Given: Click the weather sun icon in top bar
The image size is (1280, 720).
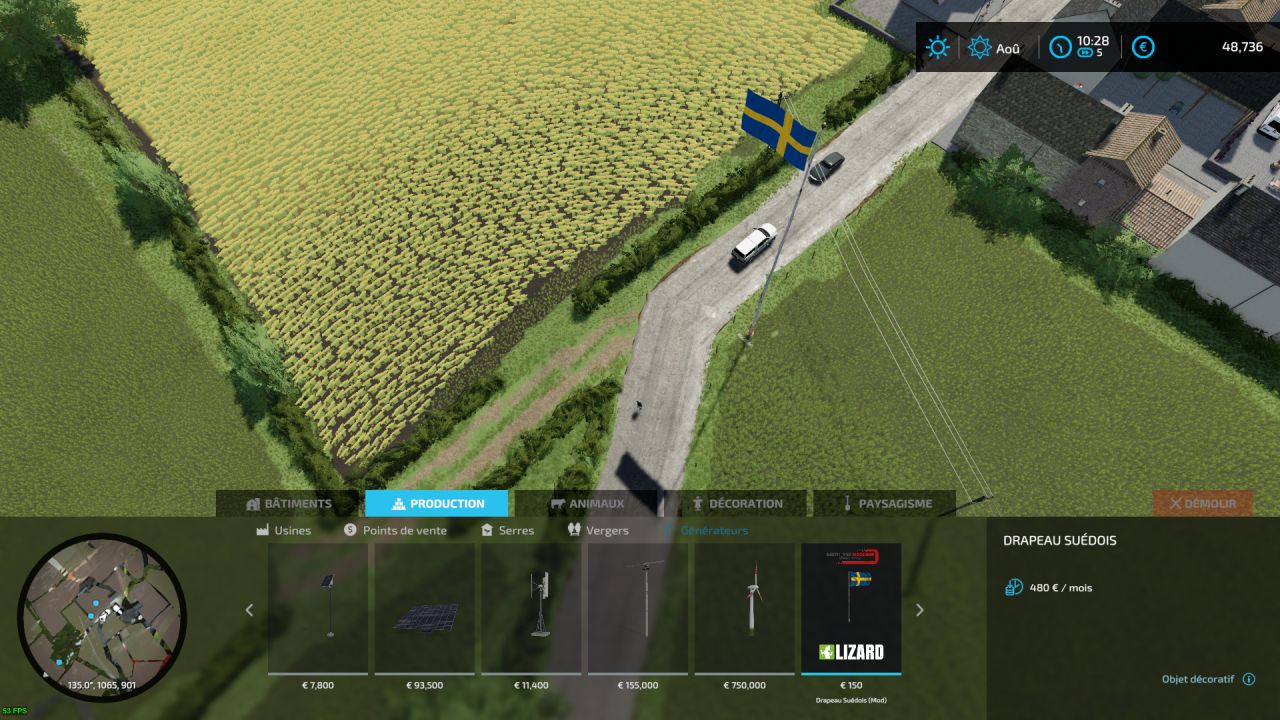Looking at the screenshot, I should (x=936, y=46).
